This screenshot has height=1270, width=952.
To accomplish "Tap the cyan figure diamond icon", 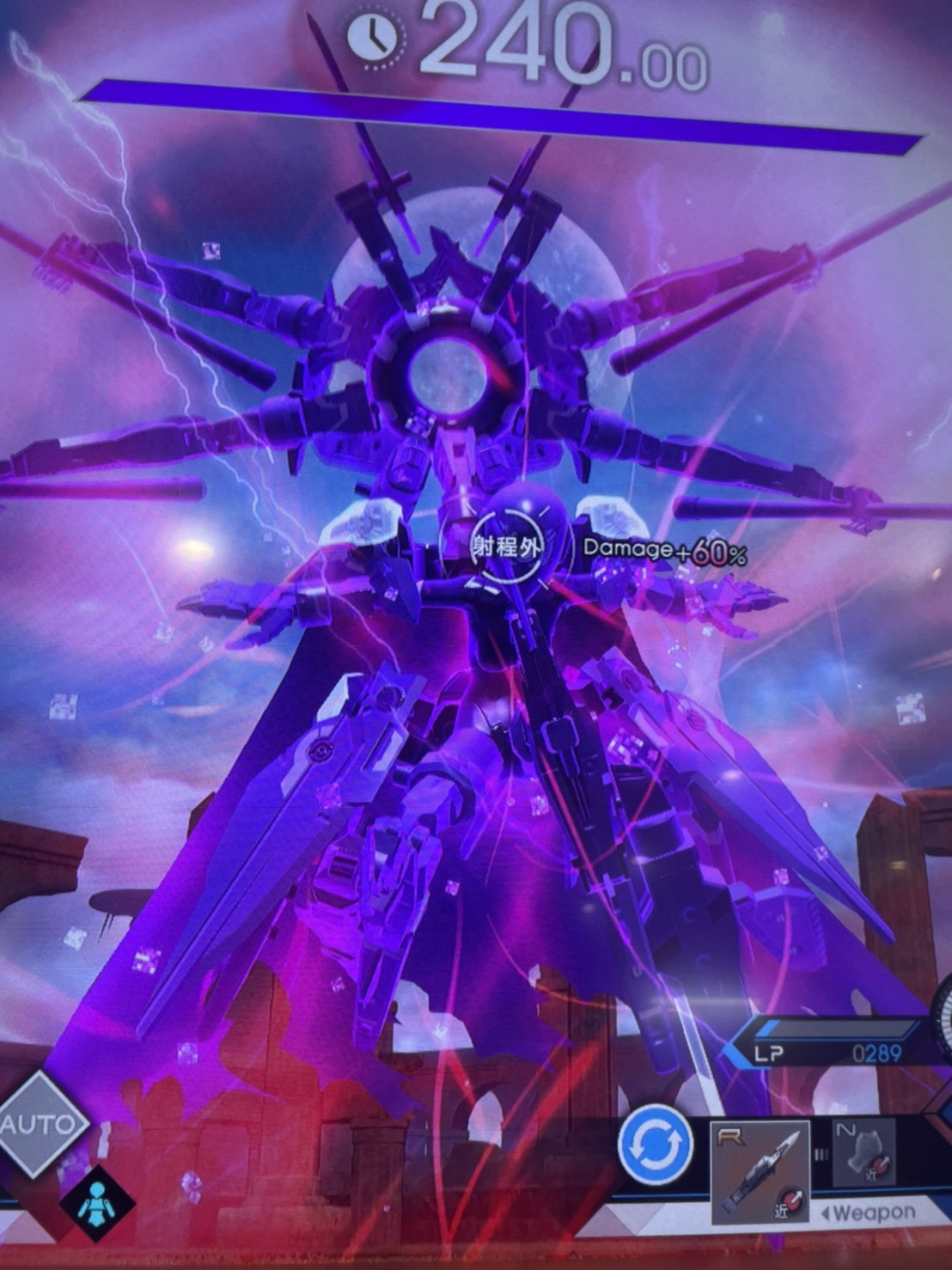I will click(x=97, y=1202).
